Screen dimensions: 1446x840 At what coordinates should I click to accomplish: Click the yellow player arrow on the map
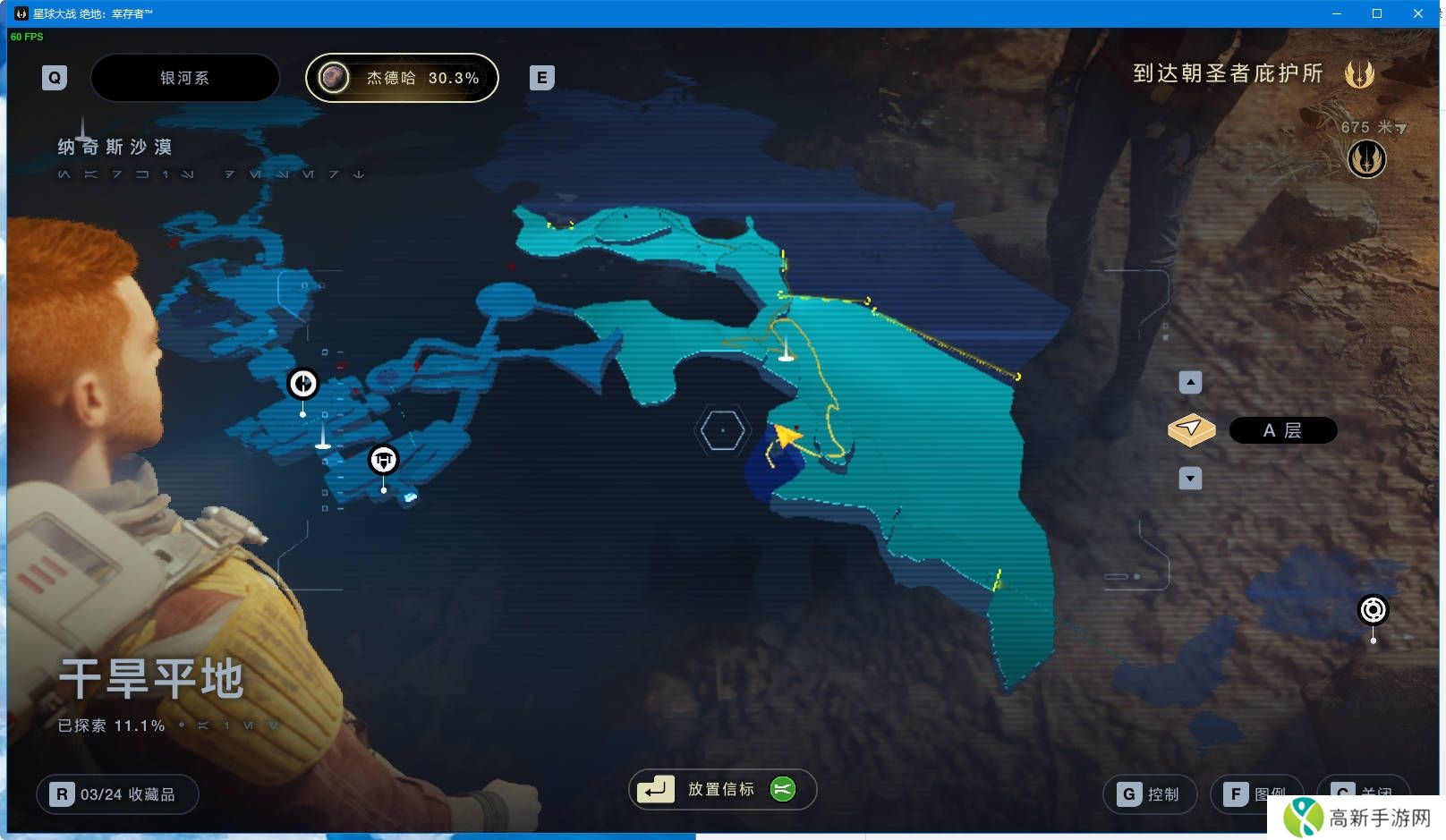point(786,436)
